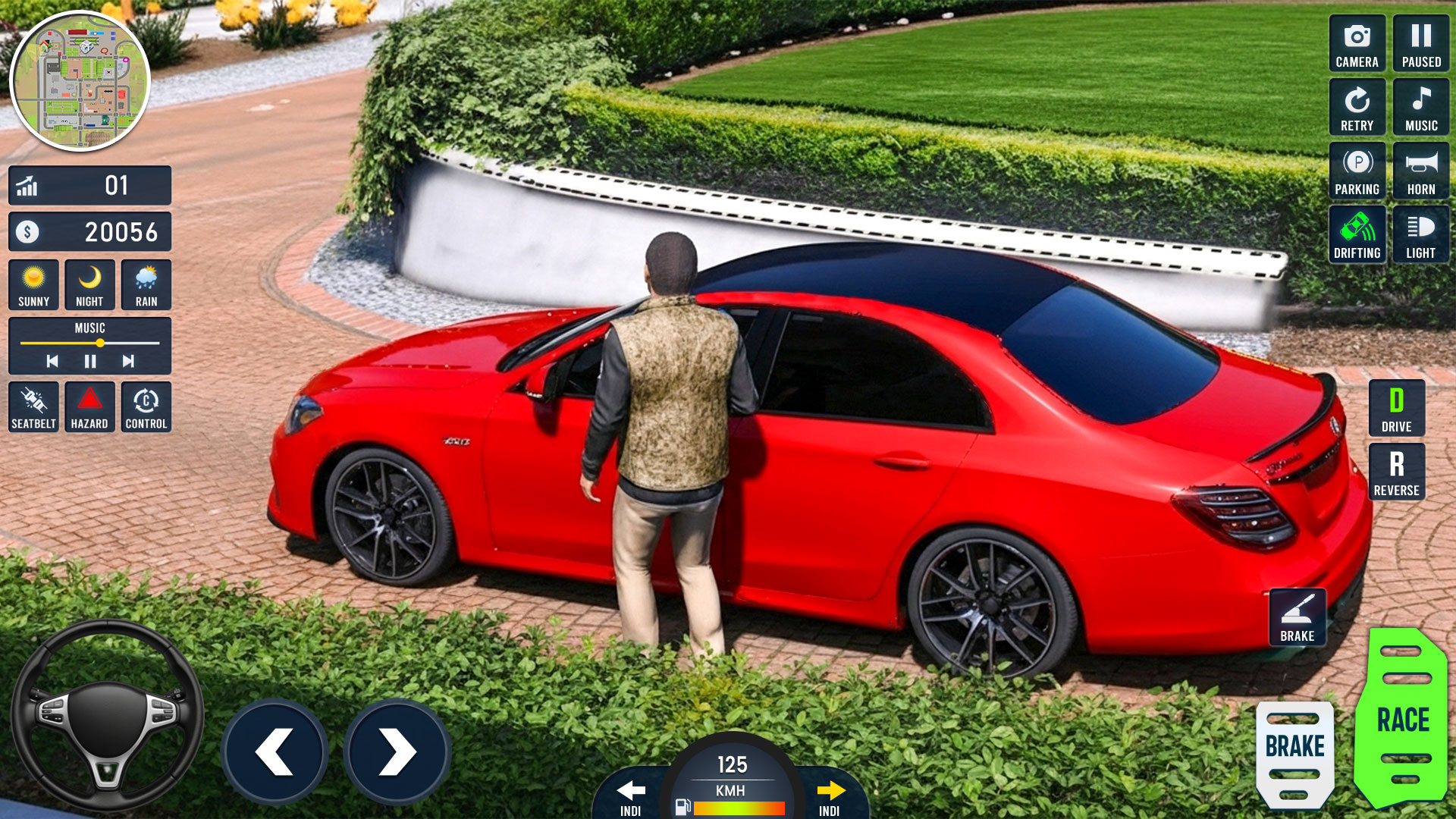Screen dimensions: 1456x819
Task: Toggle the Seatbelt on
Action: pyautogui.click(x=33, y=407)
